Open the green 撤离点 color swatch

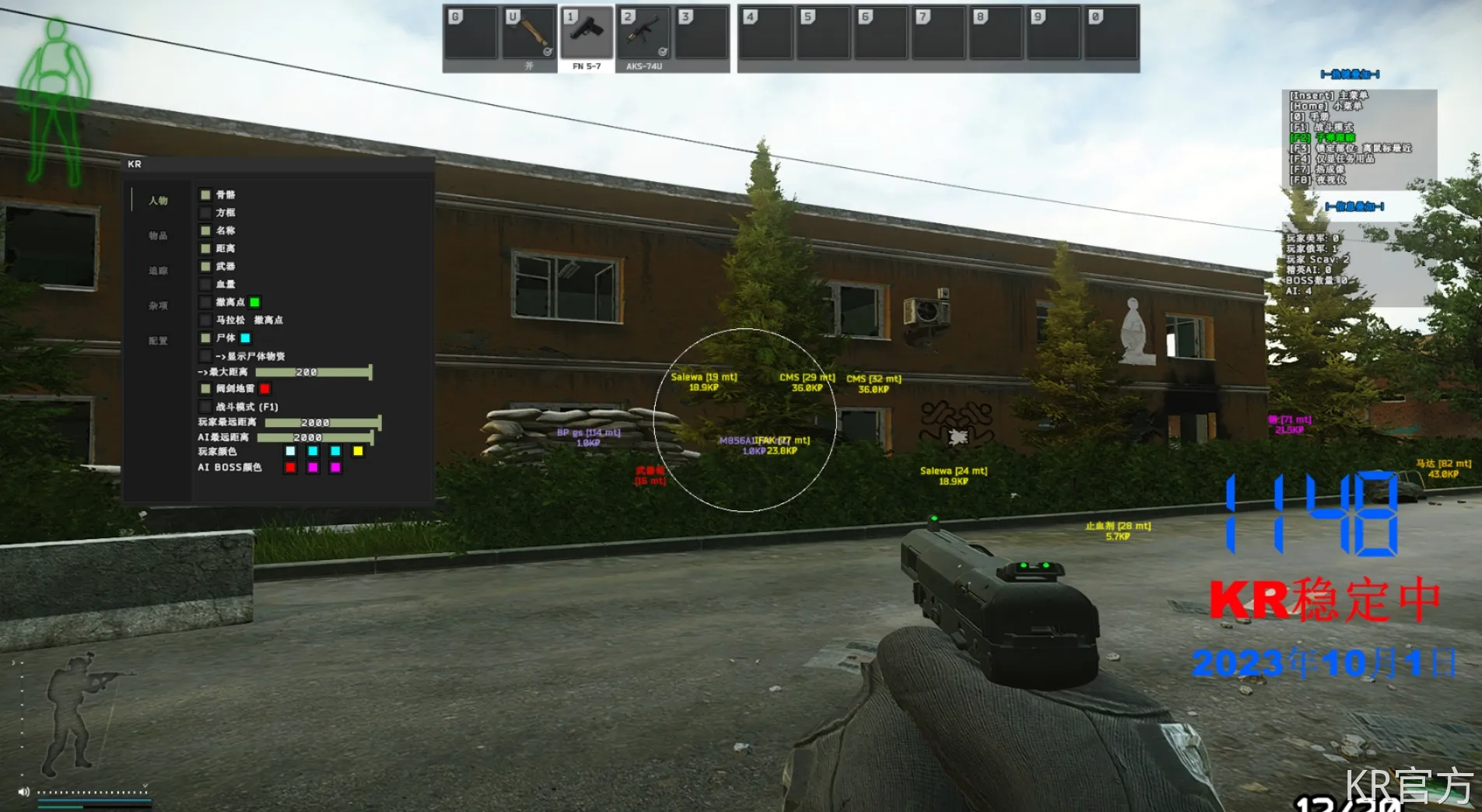(x=254, y=302)
